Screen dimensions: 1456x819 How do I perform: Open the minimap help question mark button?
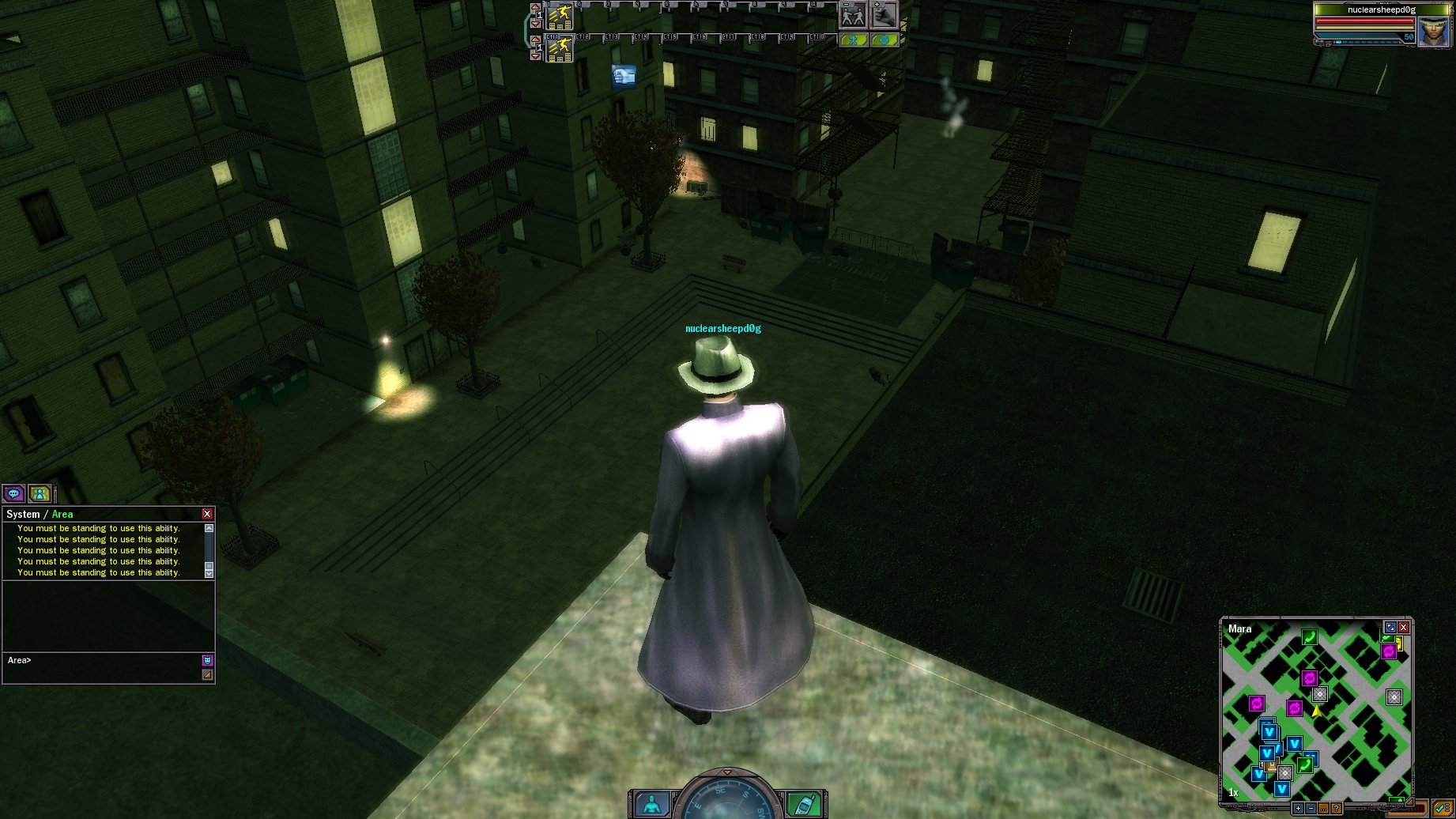click(1336, 809)
